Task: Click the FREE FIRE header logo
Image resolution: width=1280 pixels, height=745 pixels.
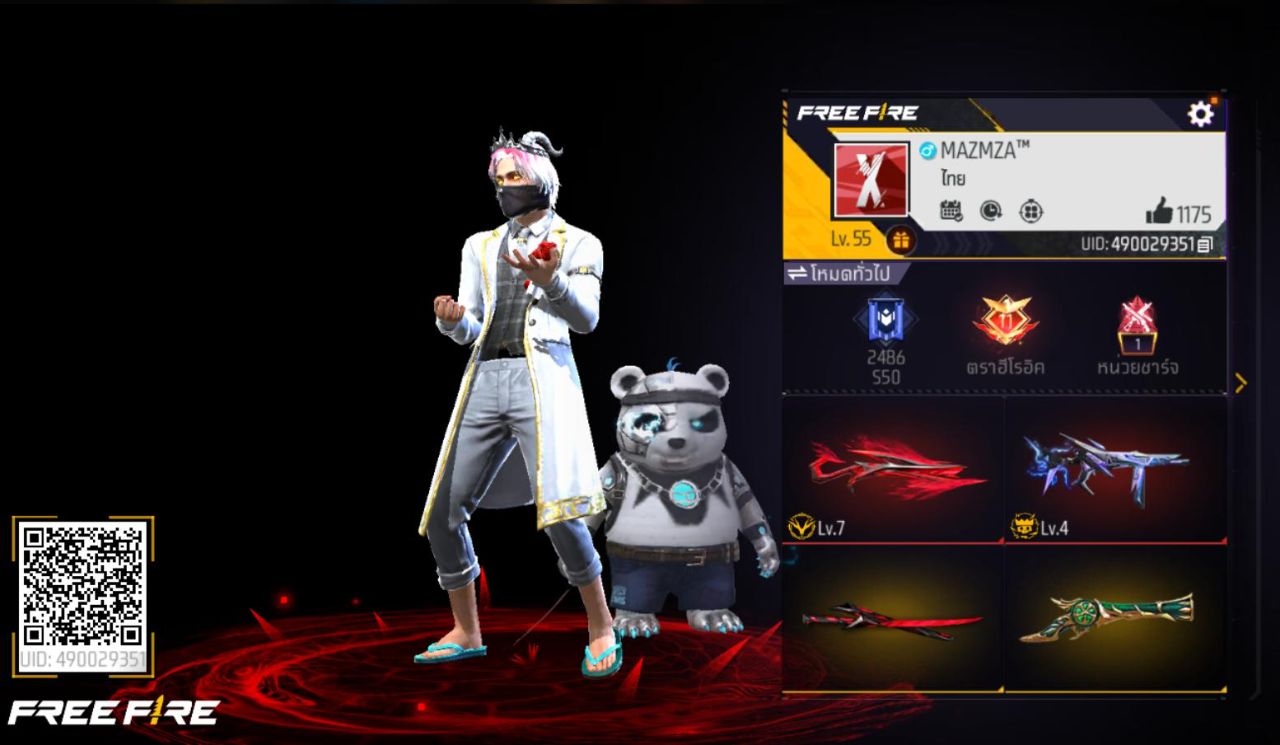Action: (859, 111)
